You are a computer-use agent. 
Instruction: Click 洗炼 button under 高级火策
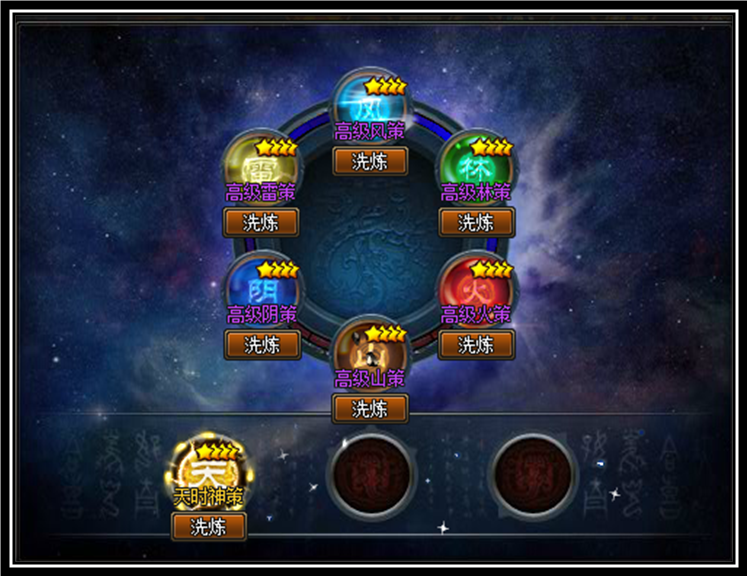click(476, 345)
